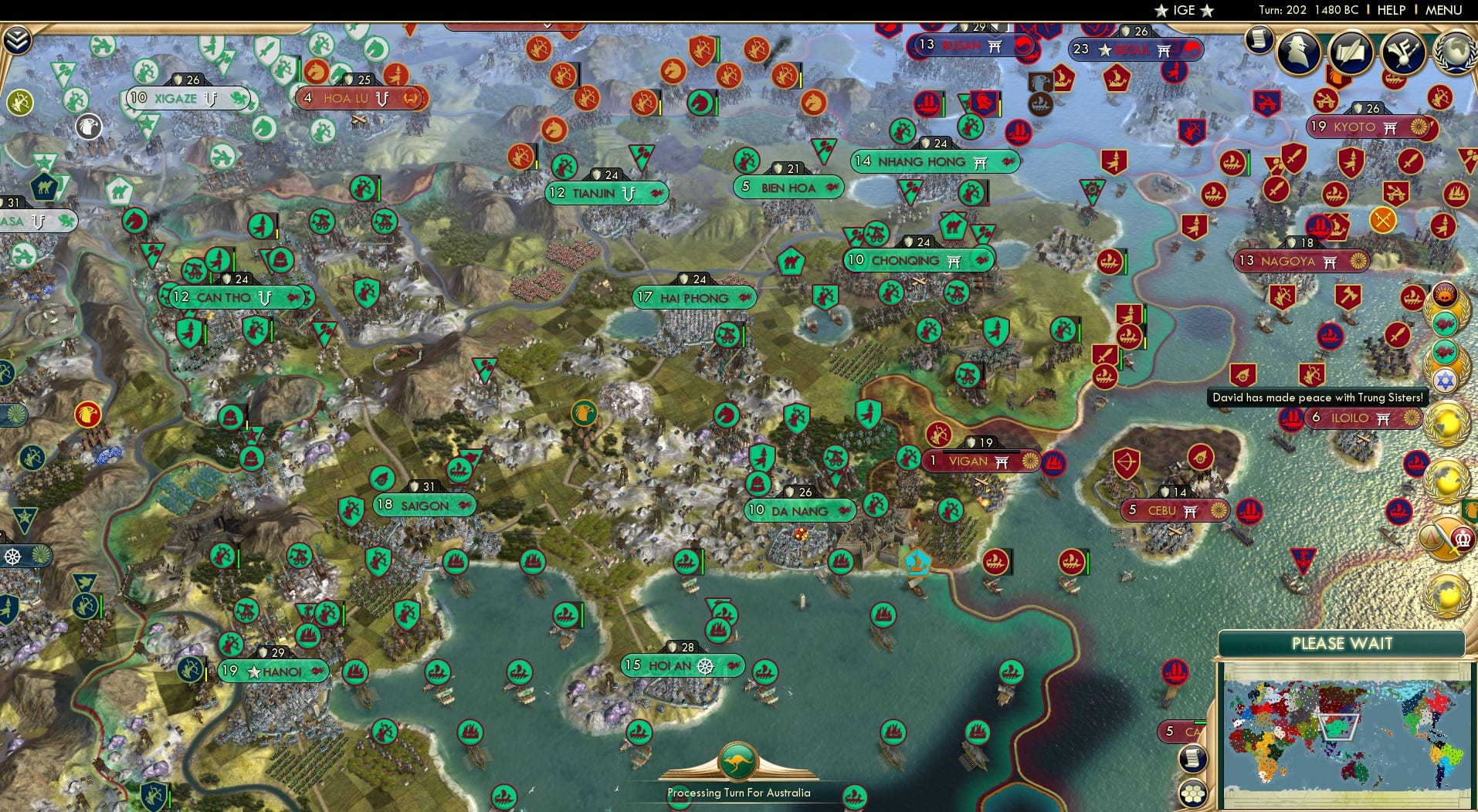The image size is (1478, 812).
Task: Toggle the hex grid overlay near minimap
Action: click(x=1194, y=793)
